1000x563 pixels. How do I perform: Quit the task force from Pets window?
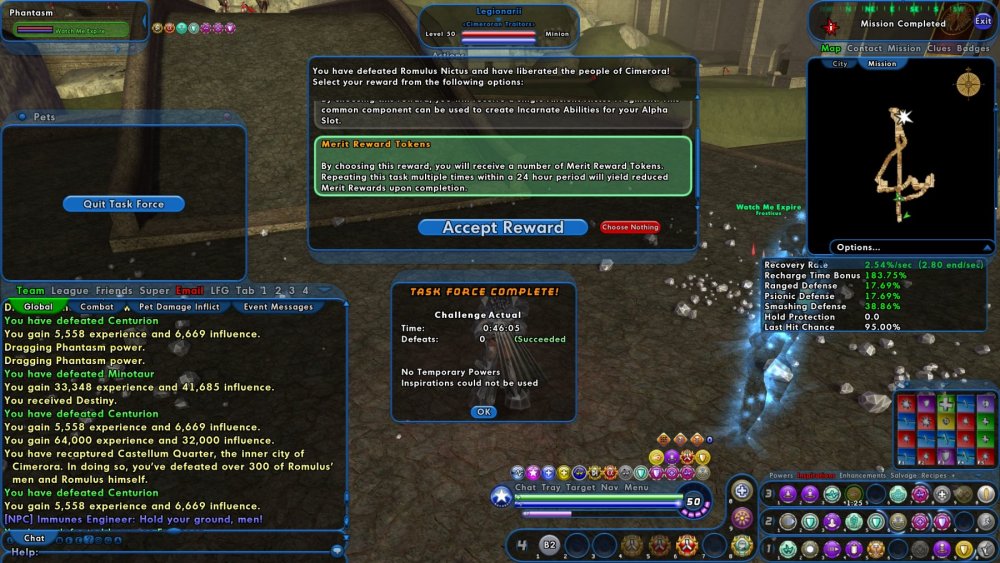123,204
